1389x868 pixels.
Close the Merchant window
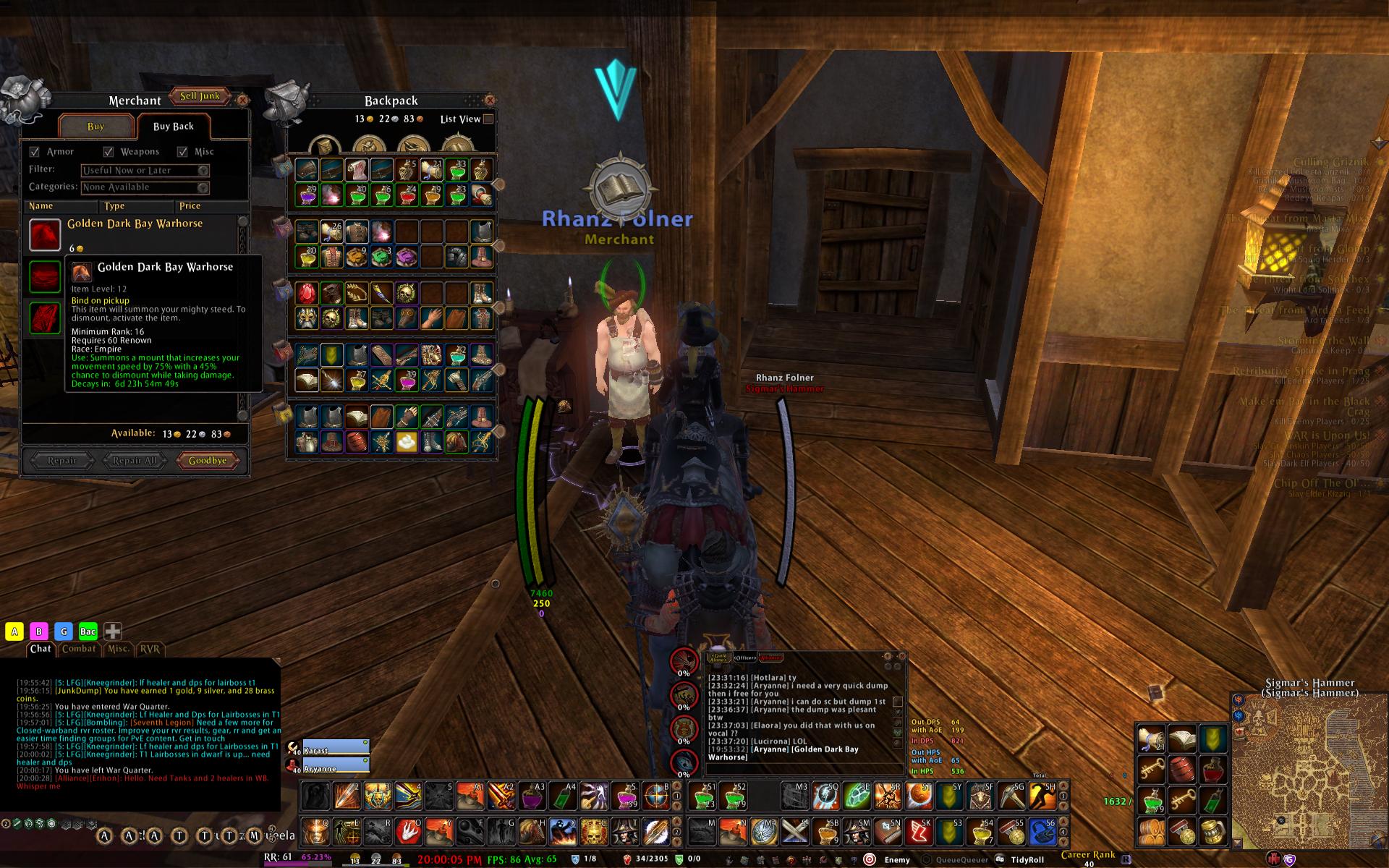click(x=243, y=100)
